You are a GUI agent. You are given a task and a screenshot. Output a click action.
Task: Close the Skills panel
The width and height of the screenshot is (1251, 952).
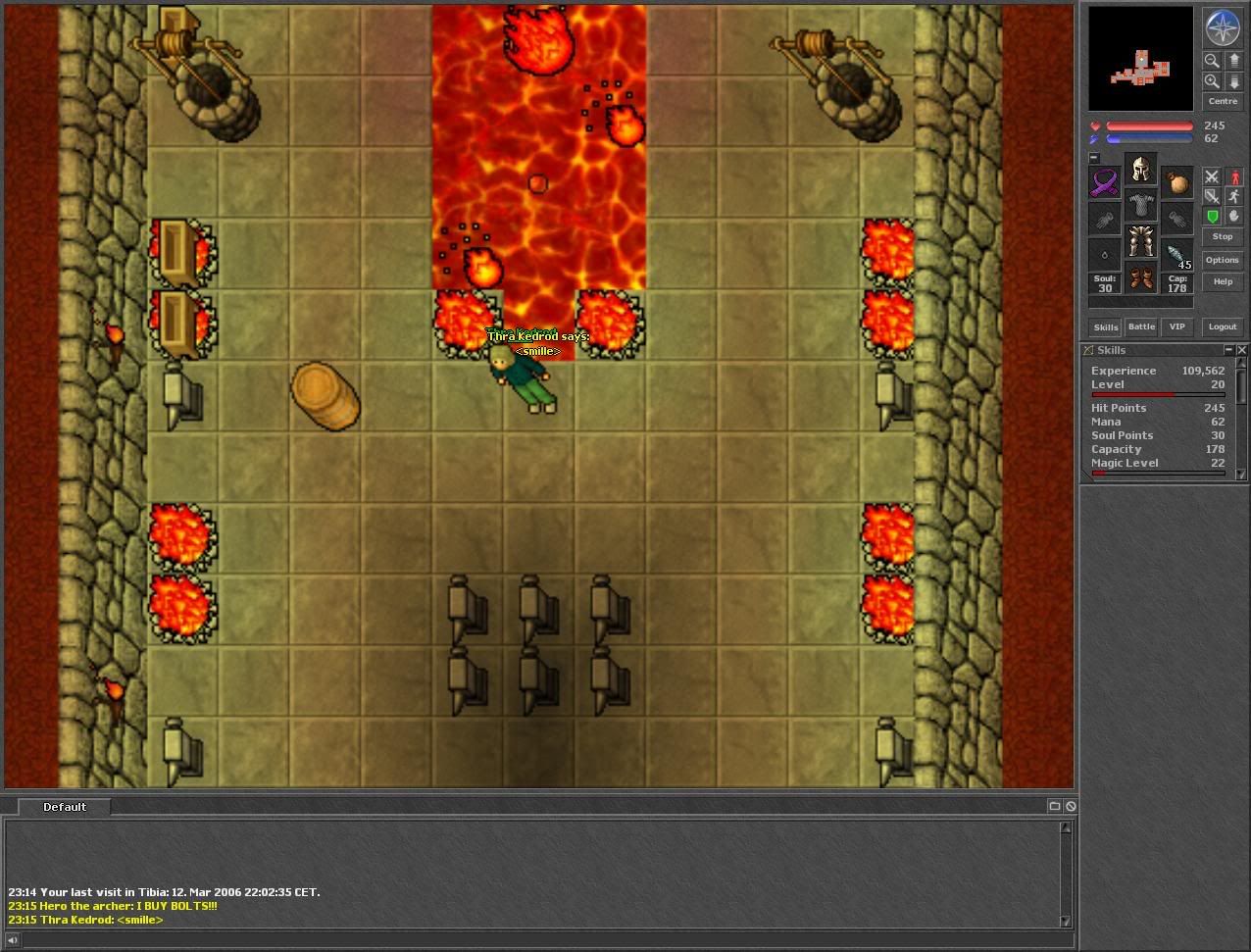(x=1242, y=350)
